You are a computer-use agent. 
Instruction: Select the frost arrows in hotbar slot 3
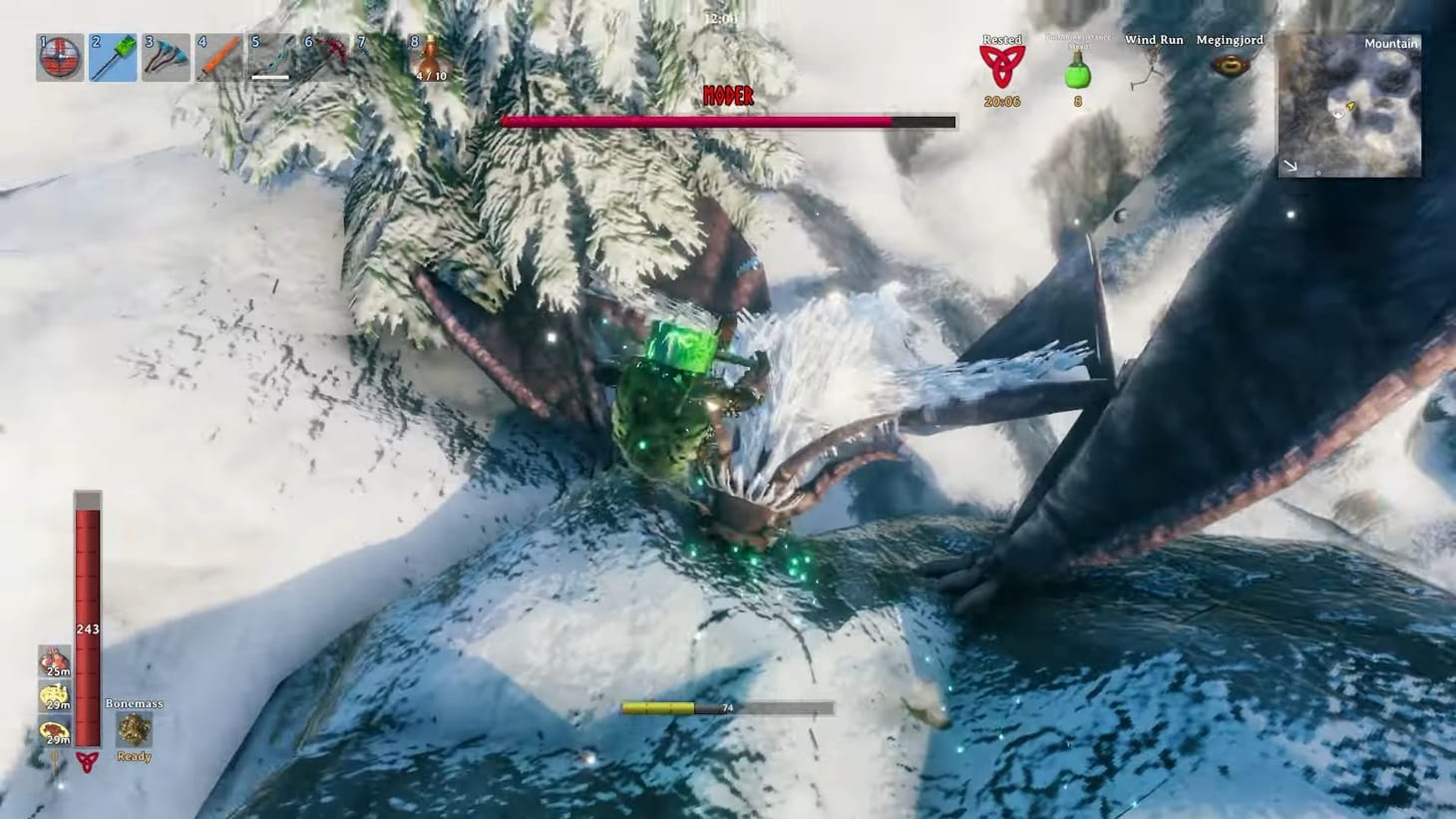pyautogui.click(x=166, y=57)
